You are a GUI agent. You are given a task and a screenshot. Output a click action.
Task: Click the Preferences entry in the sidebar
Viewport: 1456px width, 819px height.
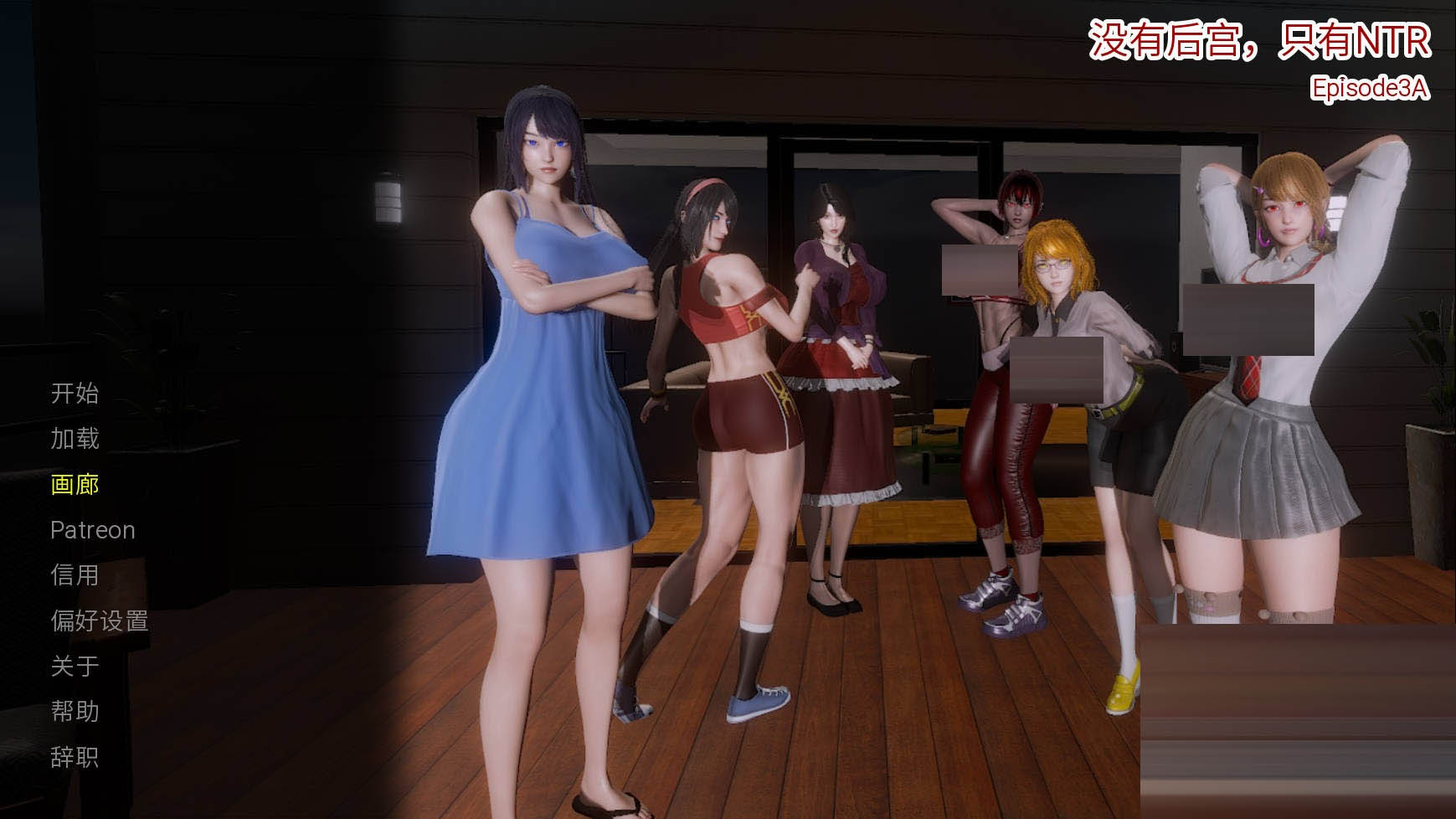100,621
